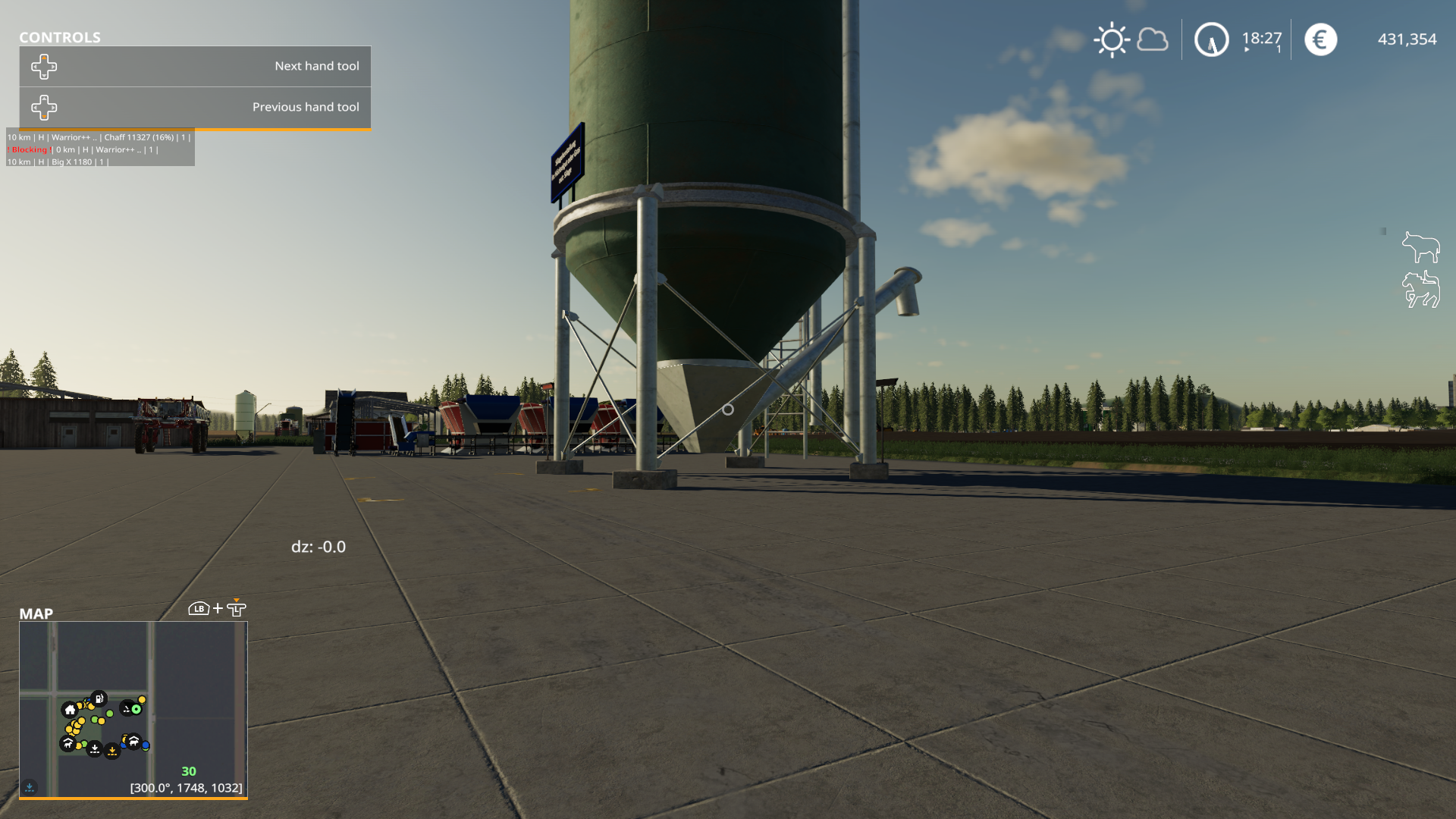Viewport: 1456px width, 819px height.
Task: Click the cow animal icon on the right
Action: tap(1423, 246)
